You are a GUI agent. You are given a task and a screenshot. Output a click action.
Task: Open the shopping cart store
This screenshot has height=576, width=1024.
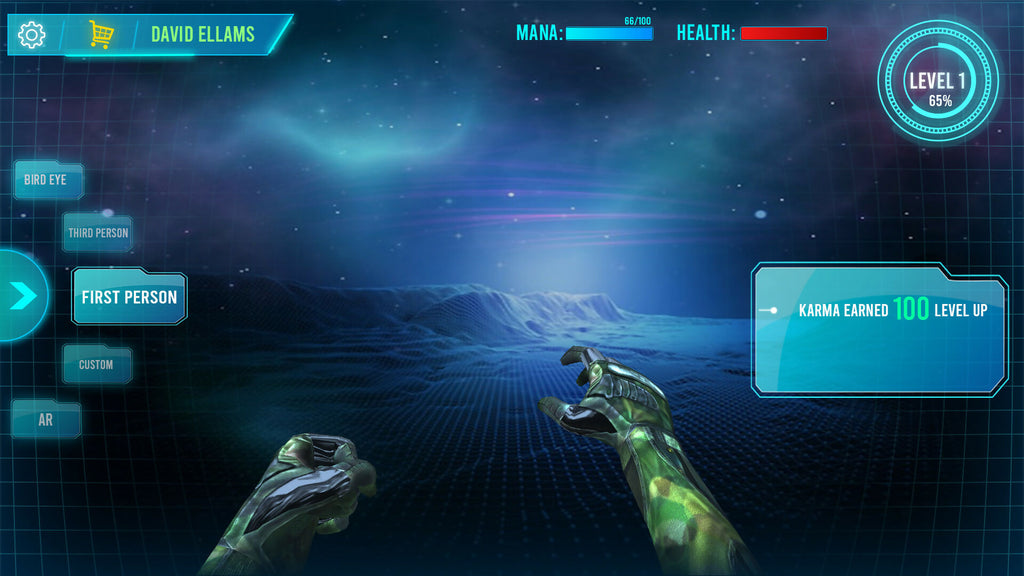click(x=100, y=35)
